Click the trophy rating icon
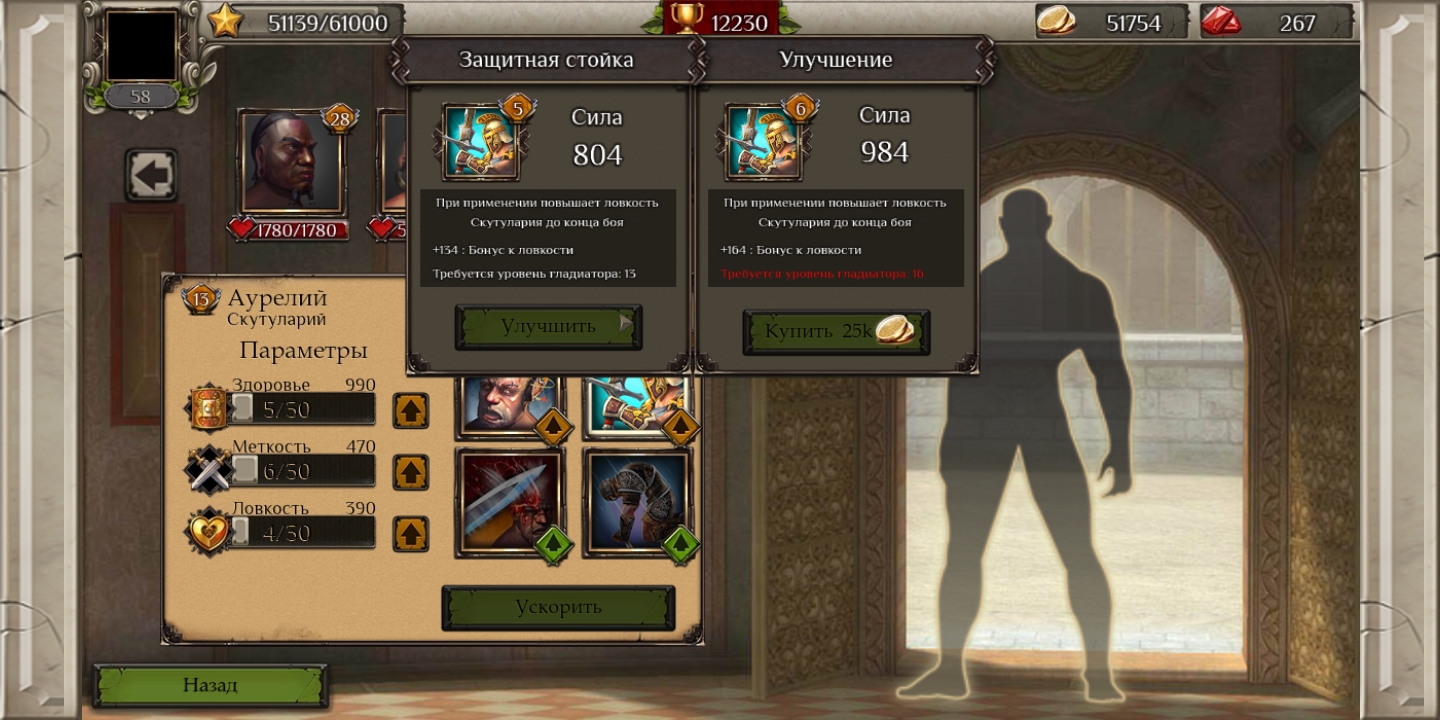Image resolution: width=1440 pixels, height=720 pixels. click(x=687, y=18)
